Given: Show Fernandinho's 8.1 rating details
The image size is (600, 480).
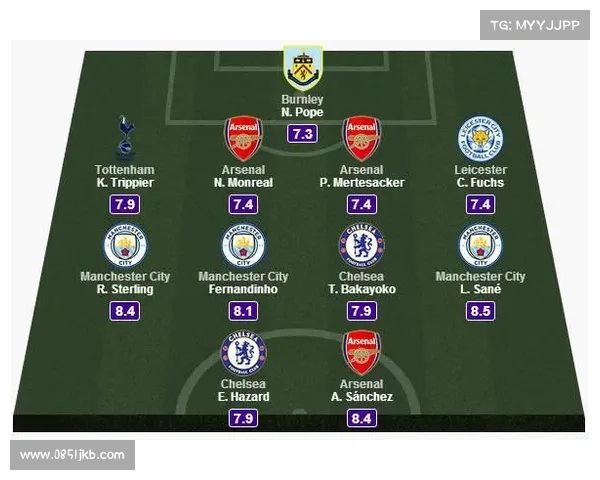Looking at the screenshot, I should coord(243,312).
